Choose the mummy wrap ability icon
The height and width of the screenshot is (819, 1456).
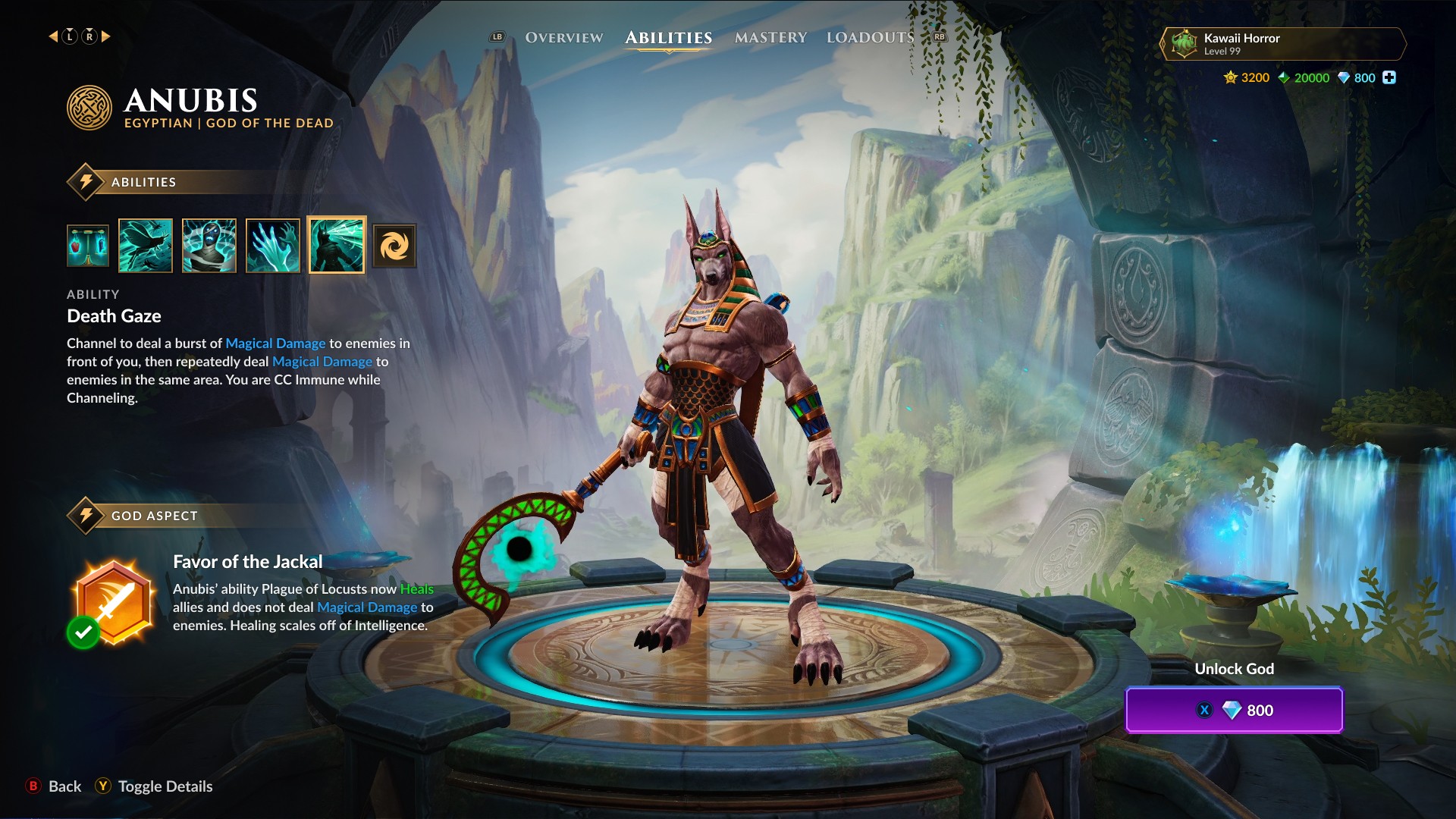[209, 246]
